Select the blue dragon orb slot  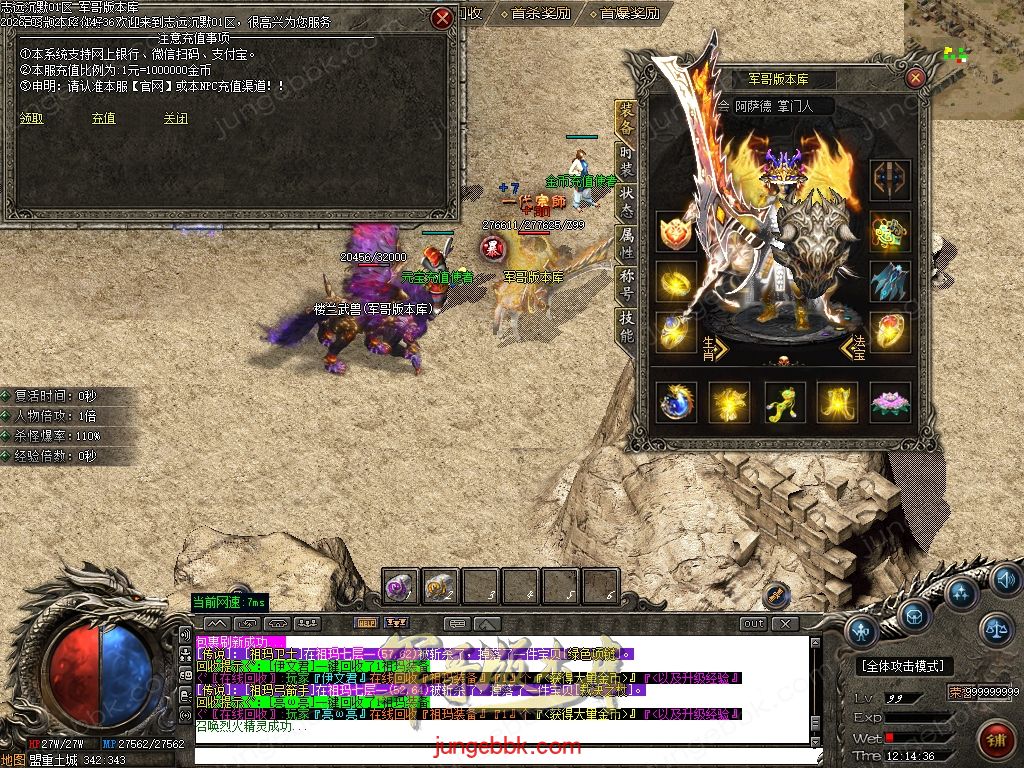tap(677, 402)
